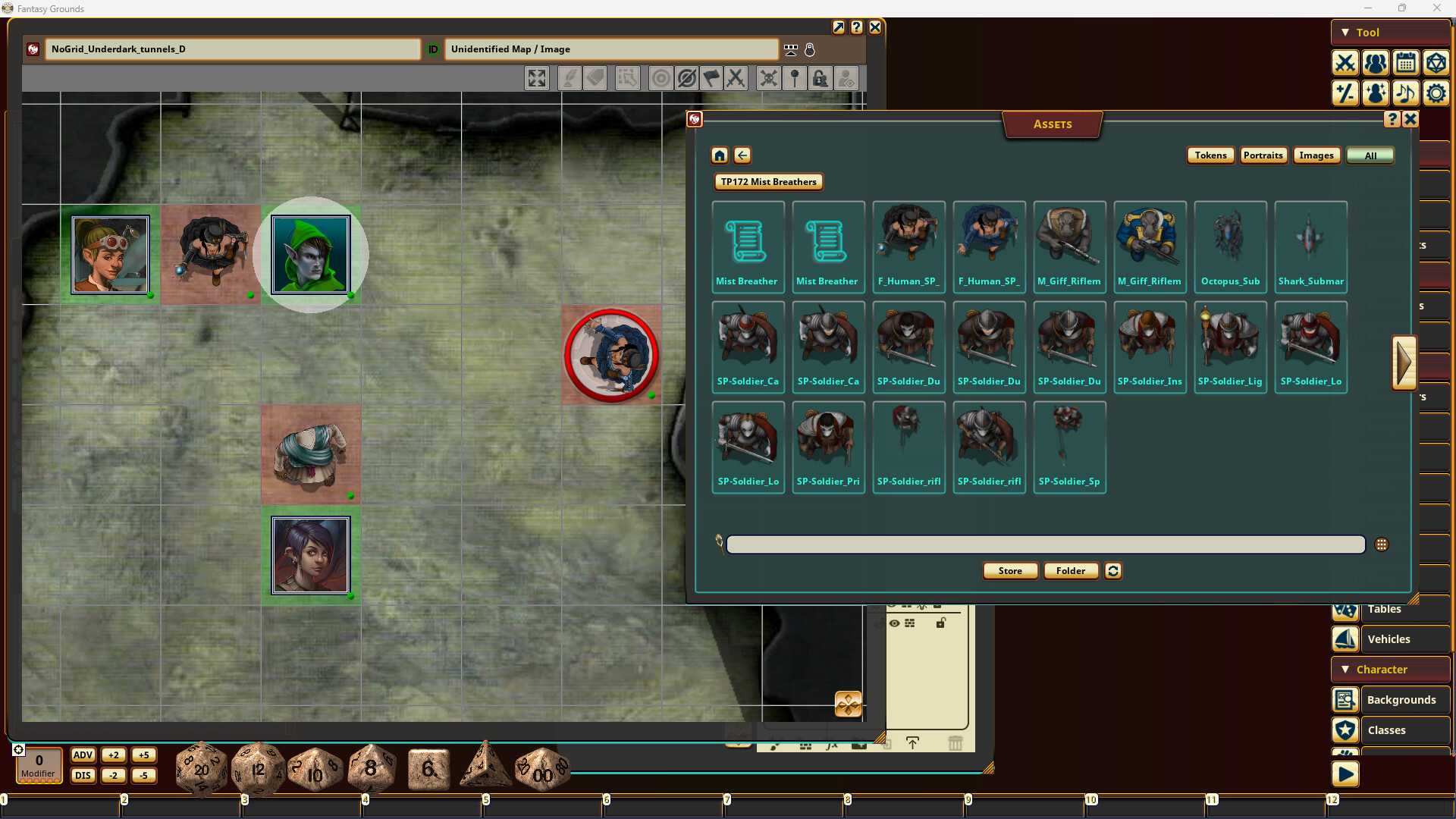The image size is (1456, 819).
Task: Open the Backgrounds button in Character section
Action: (x=1403, y=699)
